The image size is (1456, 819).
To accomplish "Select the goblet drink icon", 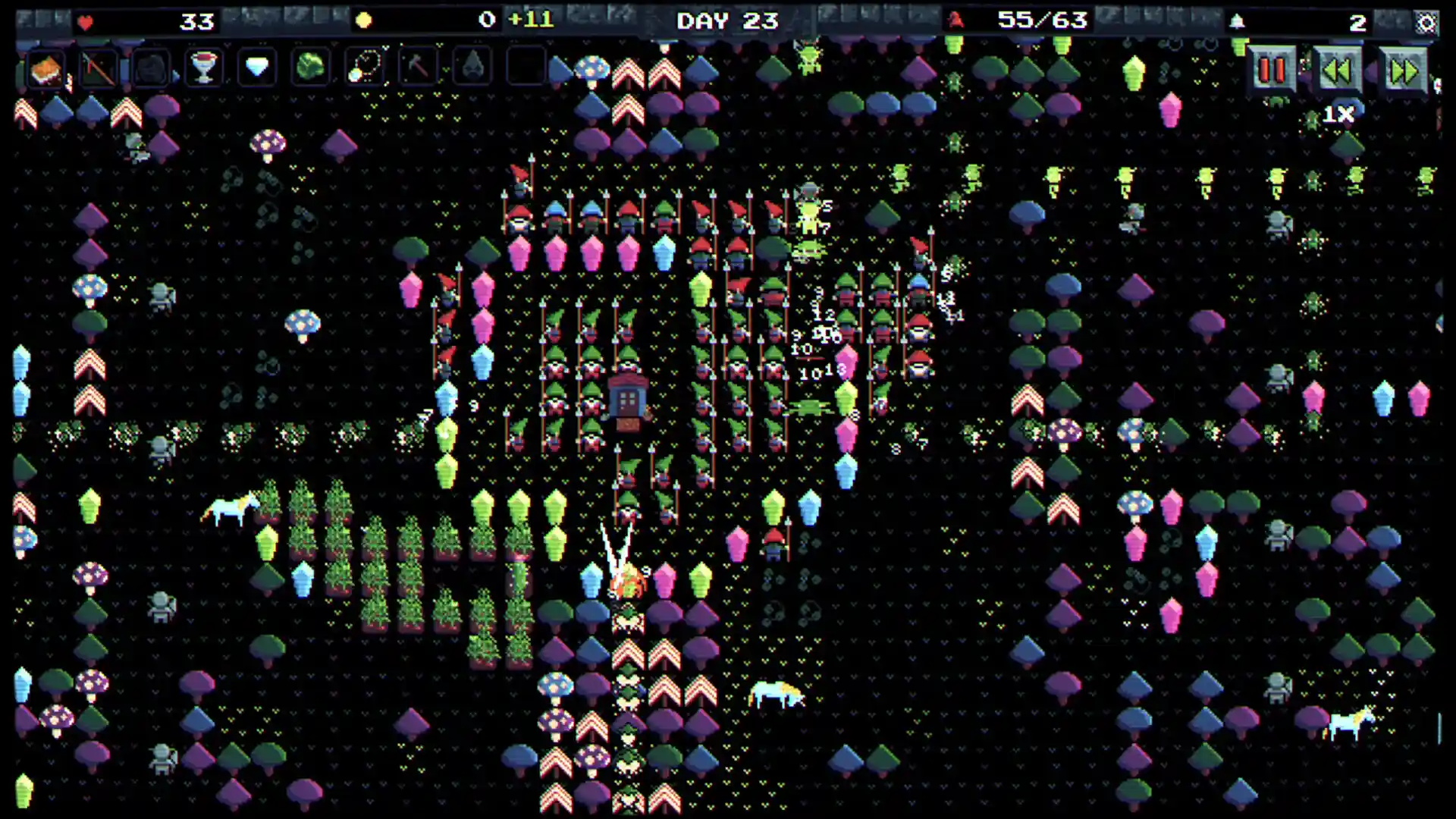I will click(x=203, y=67).
